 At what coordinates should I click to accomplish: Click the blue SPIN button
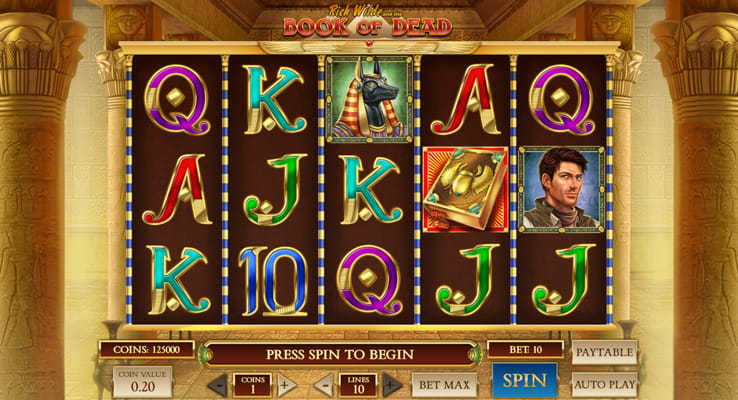[524, 381]
